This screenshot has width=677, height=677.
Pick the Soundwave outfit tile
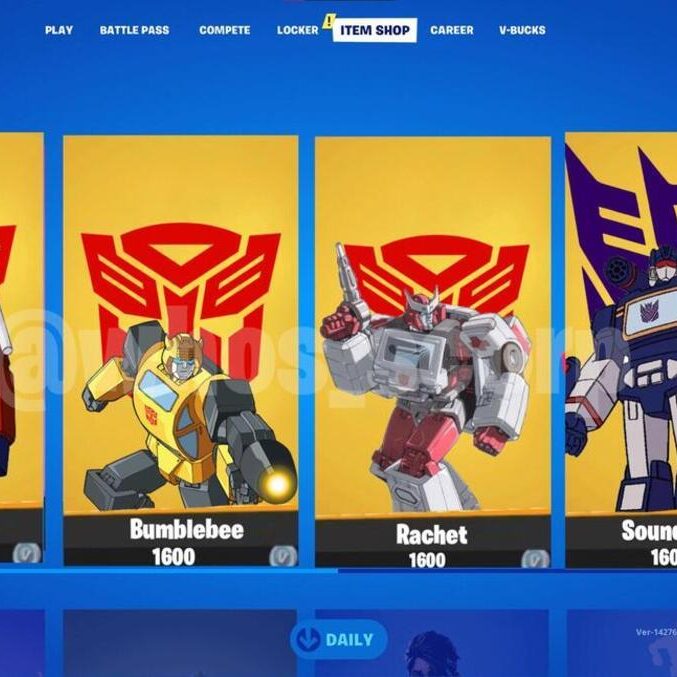click(x=622, y=350)
